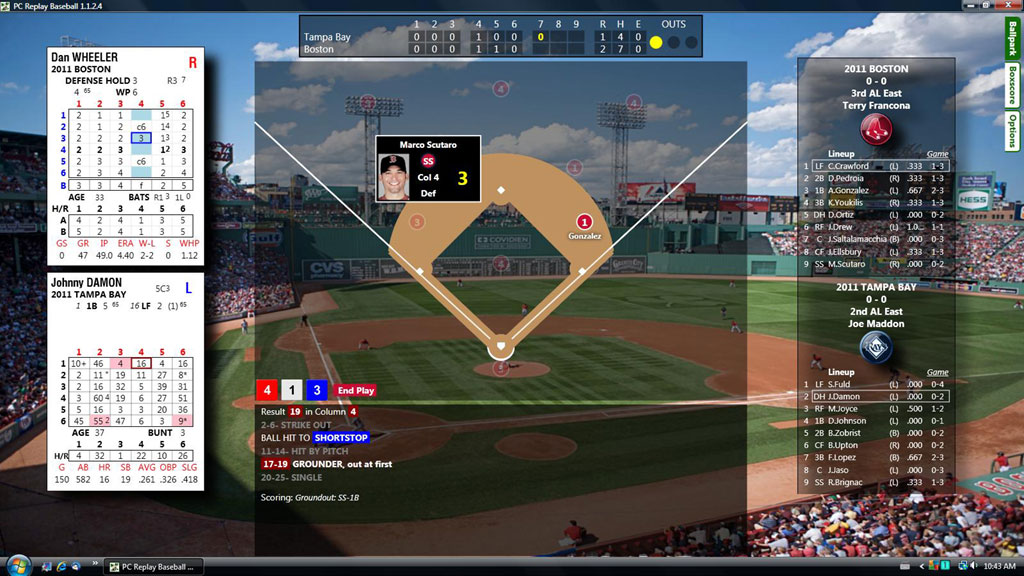Select the PC Replay Baseball taskbar item
Viewport: 1024px width, 576px height.
(153, 566)
